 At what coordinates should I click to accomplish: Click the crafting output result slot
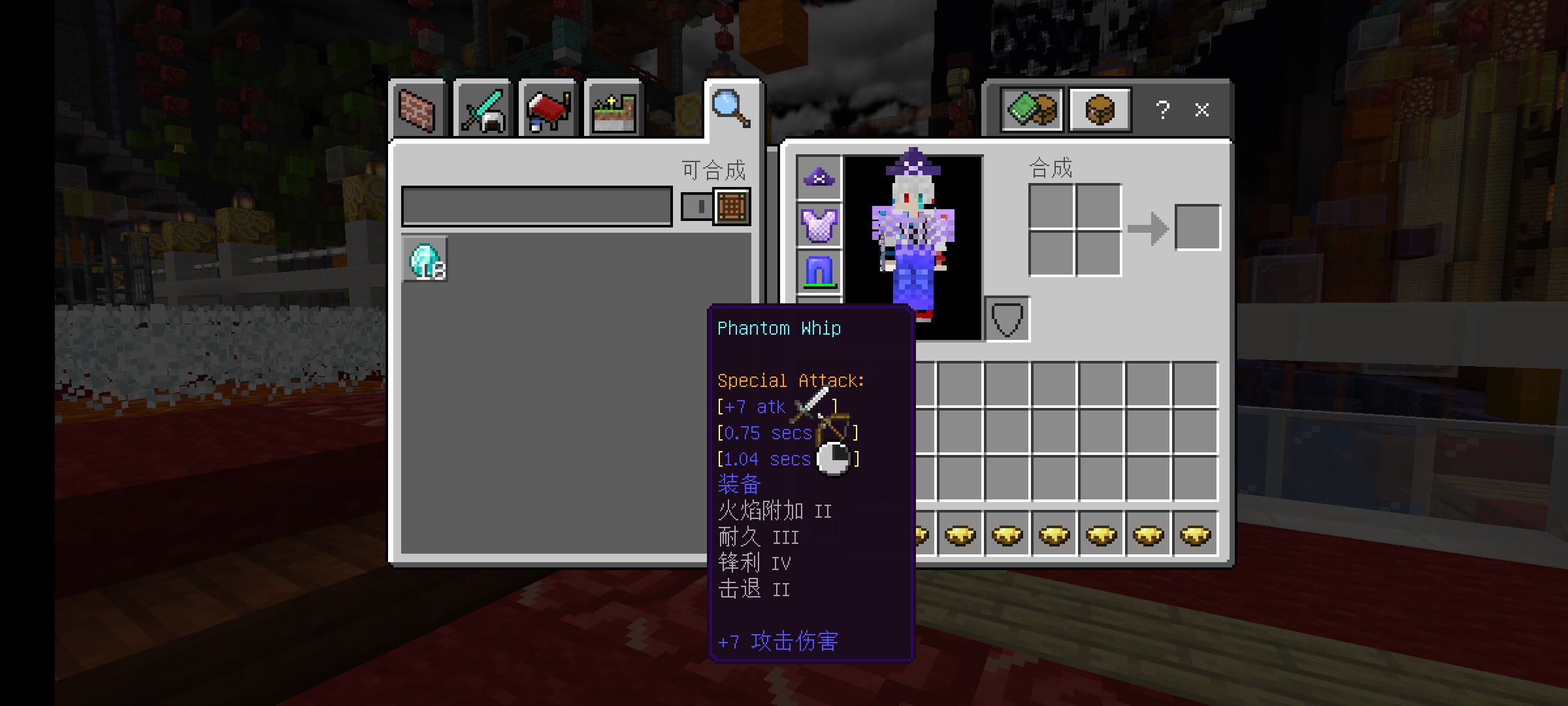(1198, 227)
